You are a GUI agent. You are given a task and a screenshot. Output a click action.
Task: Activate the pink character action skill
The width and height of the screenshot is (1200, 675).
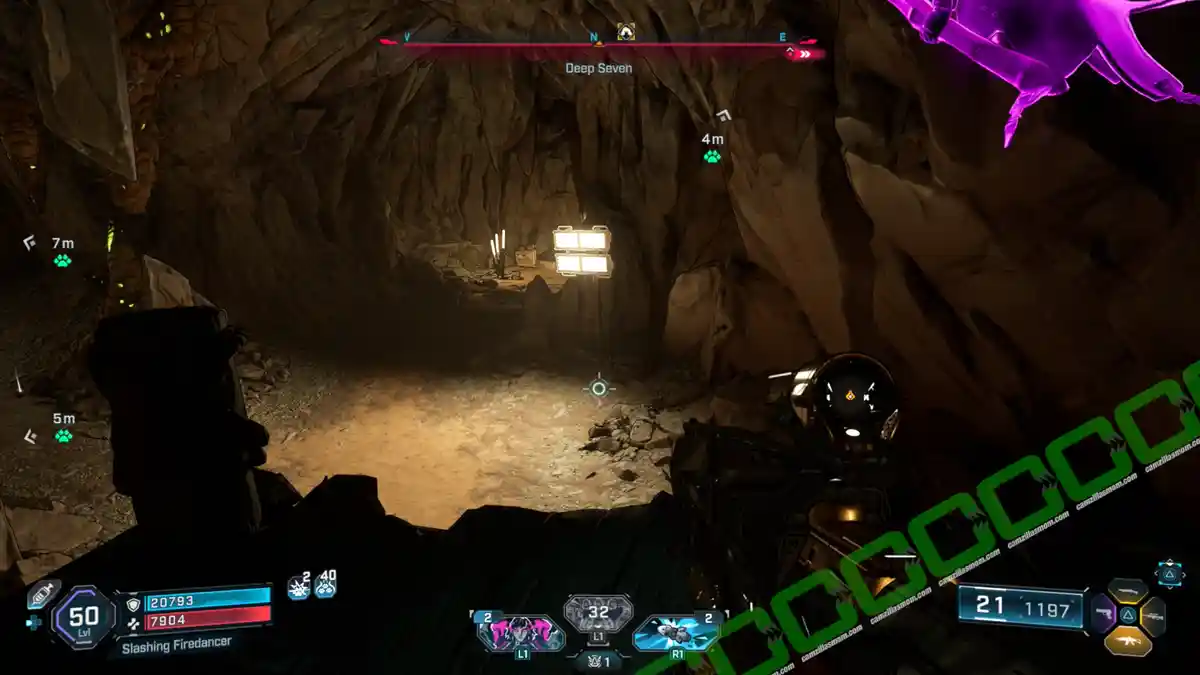point(520,633)
